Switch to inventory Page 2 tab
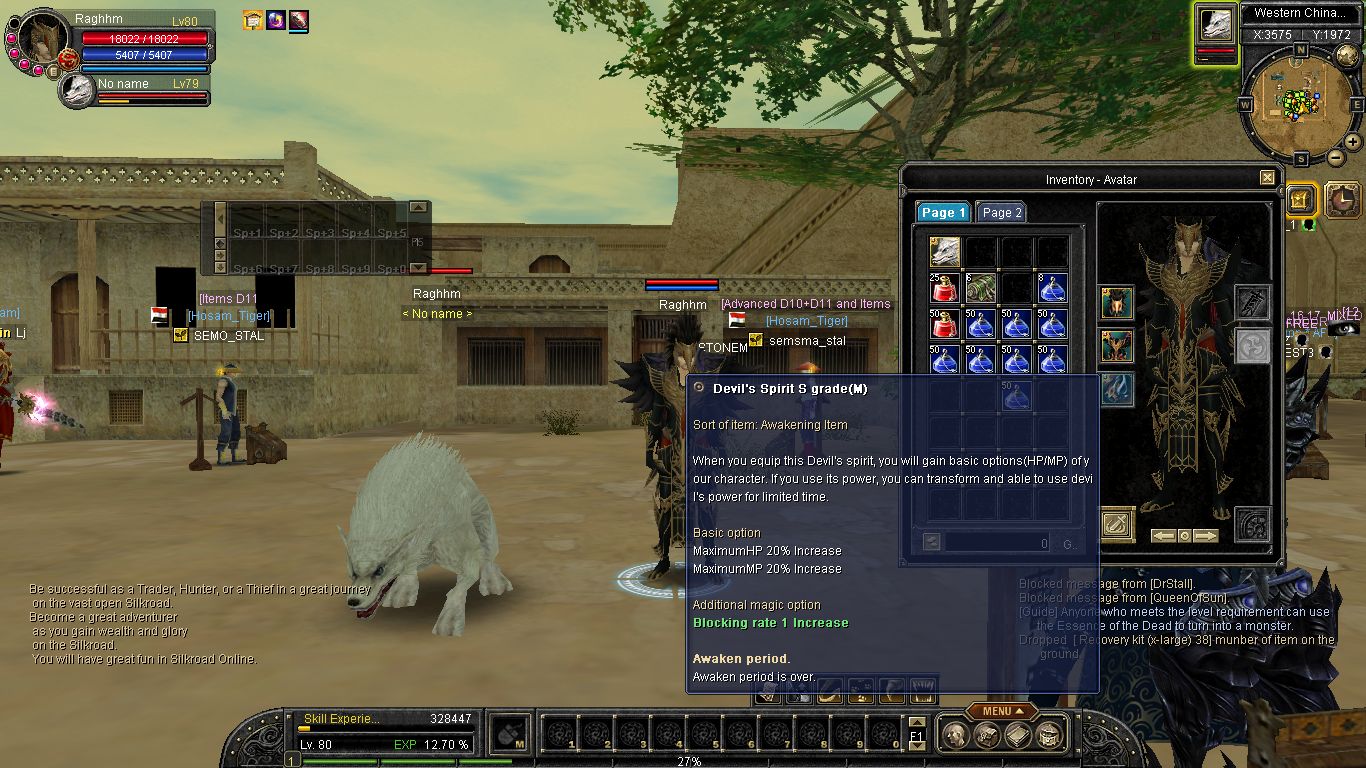Screen dimensions: 1366x768 (x=1001, y=212)
